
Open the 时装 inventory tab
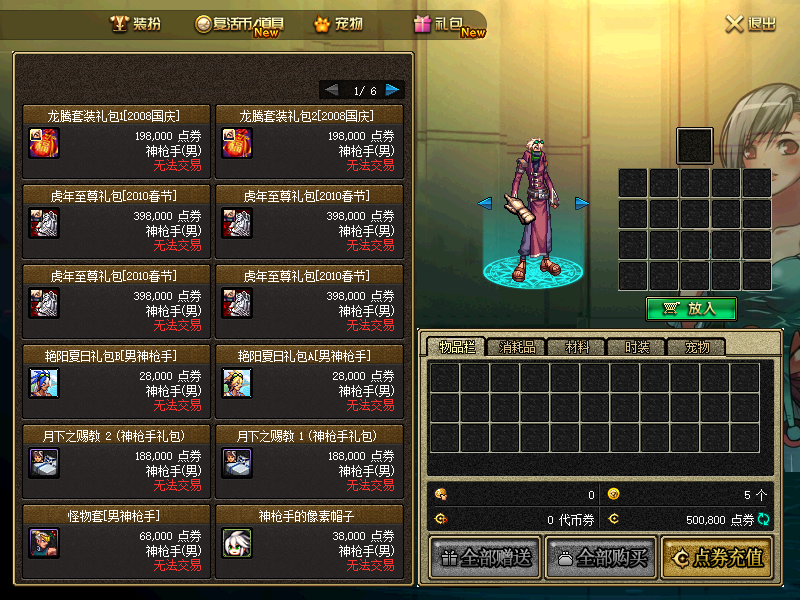pos(637,348)
